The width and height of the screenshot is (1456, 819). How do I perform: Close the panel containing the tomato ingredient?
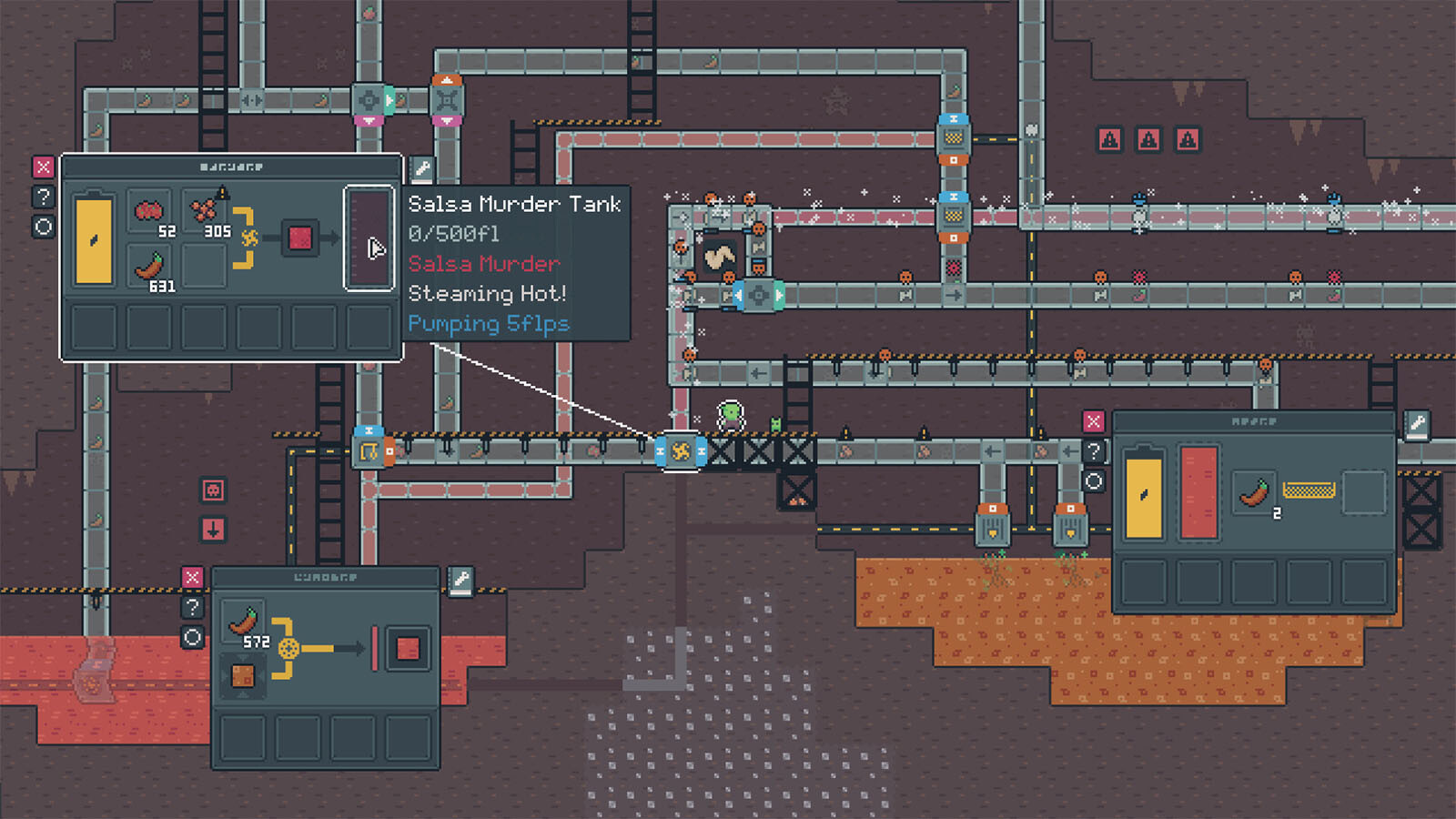coord(44,167)
